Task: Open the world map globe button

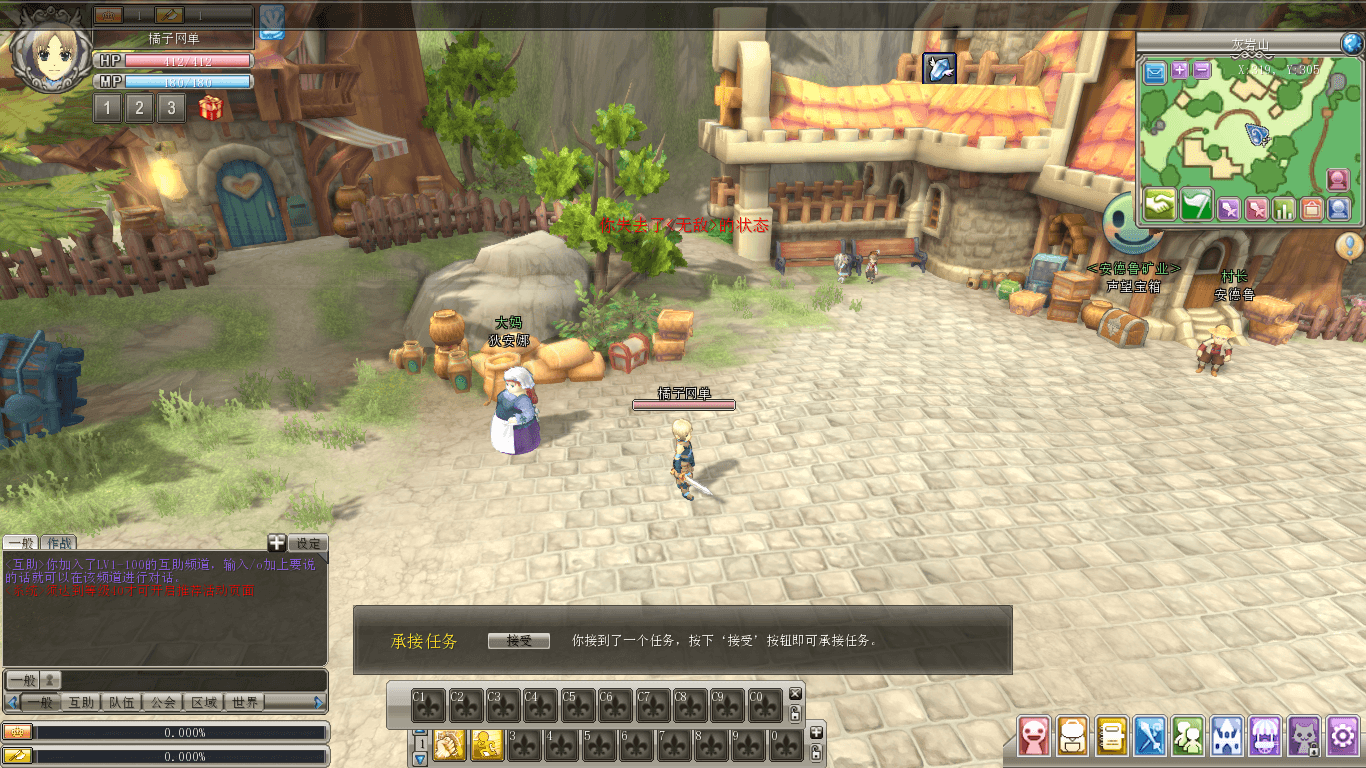Action: coord(1350,43)
